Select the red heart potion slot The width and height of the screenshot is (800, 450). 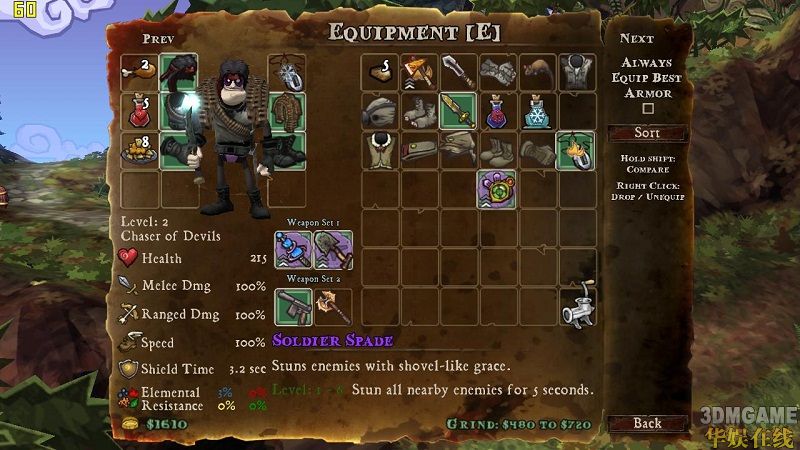click(139, 109)
